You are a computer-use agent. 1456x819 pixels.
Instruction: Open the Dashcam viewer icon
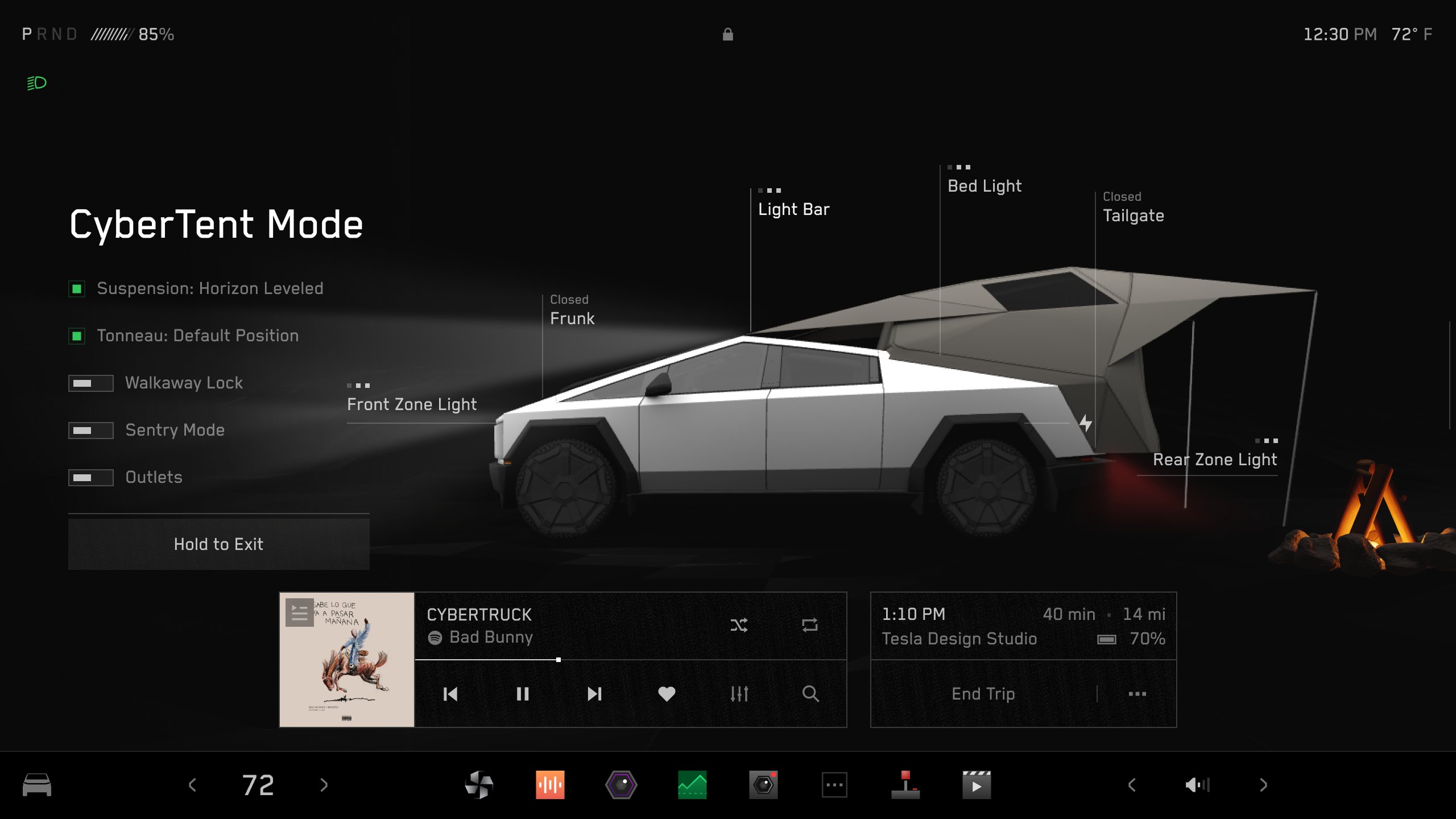pyautogui.click(x=762, y=784)
